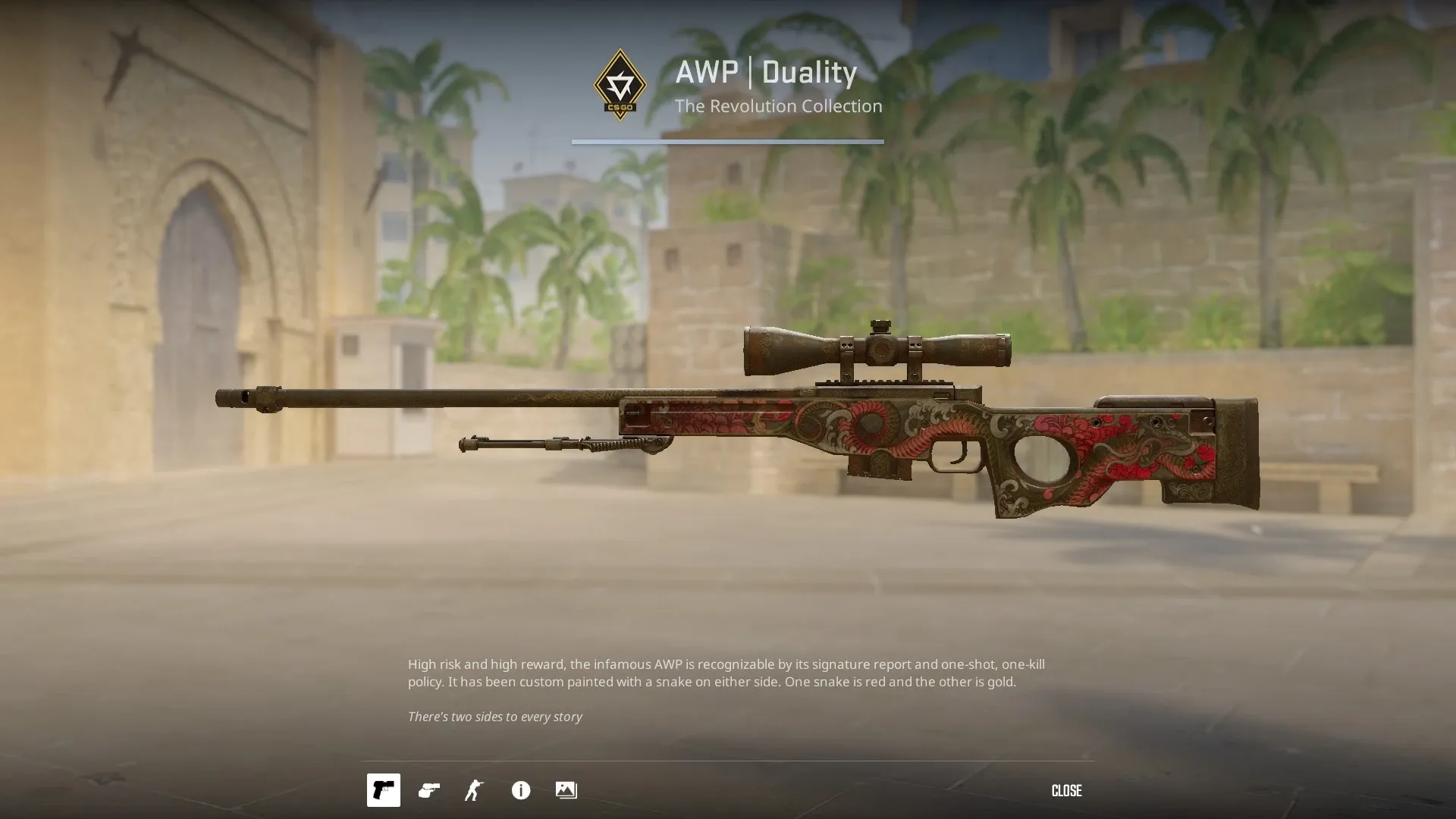Open the background scenery picker
Screen dimensions: 1456x819
(566, 790)
